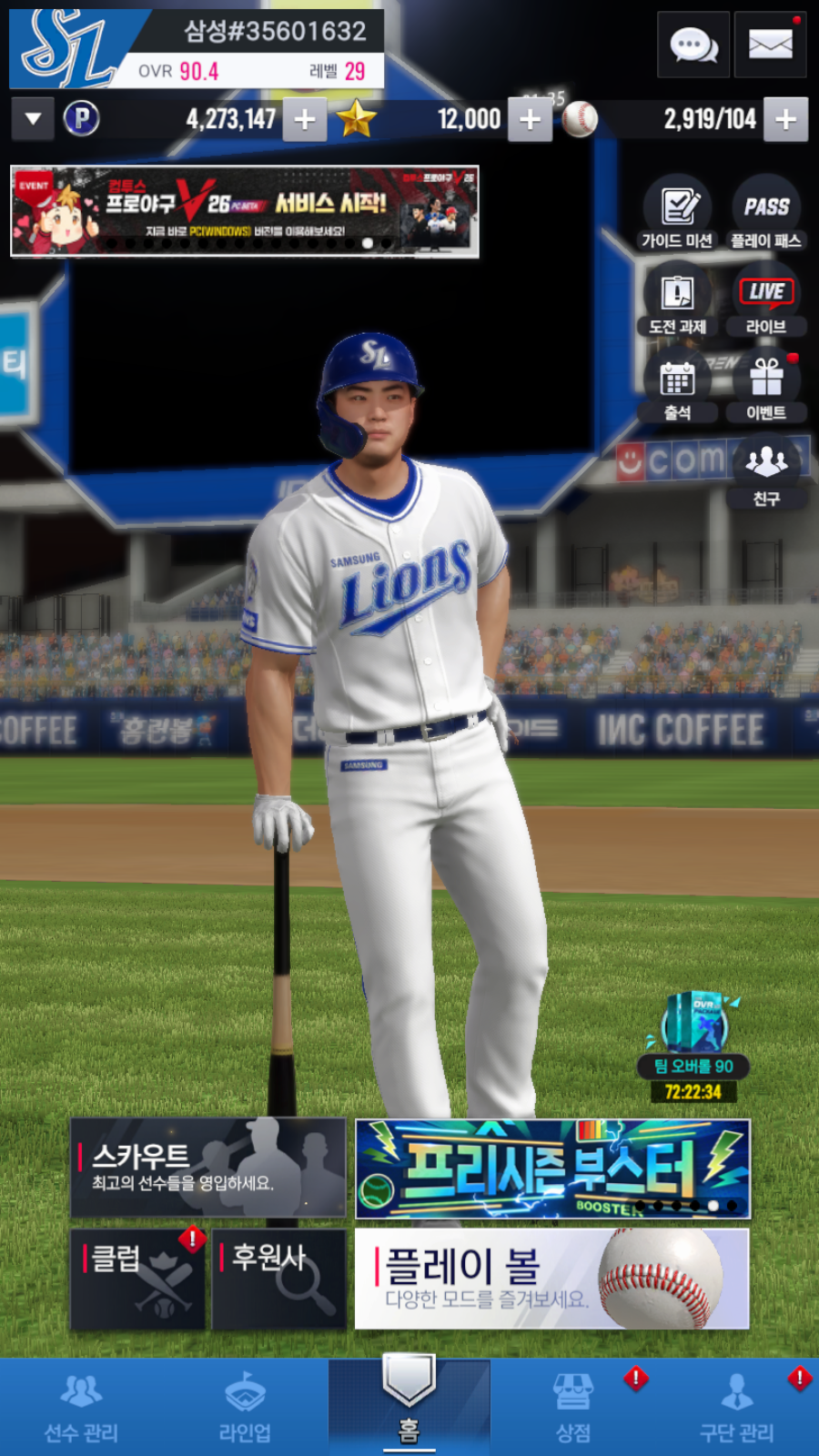Open the 클럽 club panel
The image size is (819, 1456).
point(137,1279)
